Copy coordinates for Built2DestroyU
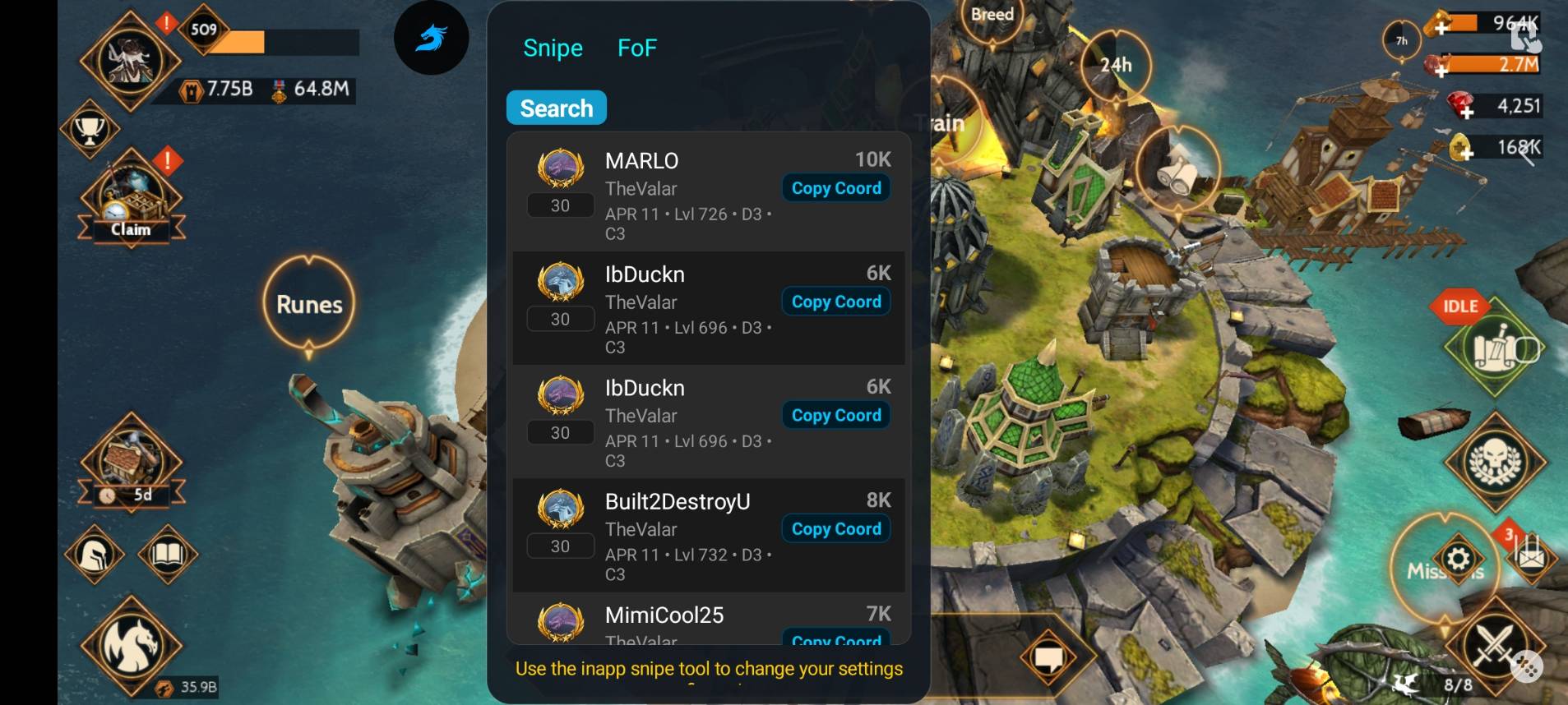This screenshot has width=1568, height=705. 835,528
